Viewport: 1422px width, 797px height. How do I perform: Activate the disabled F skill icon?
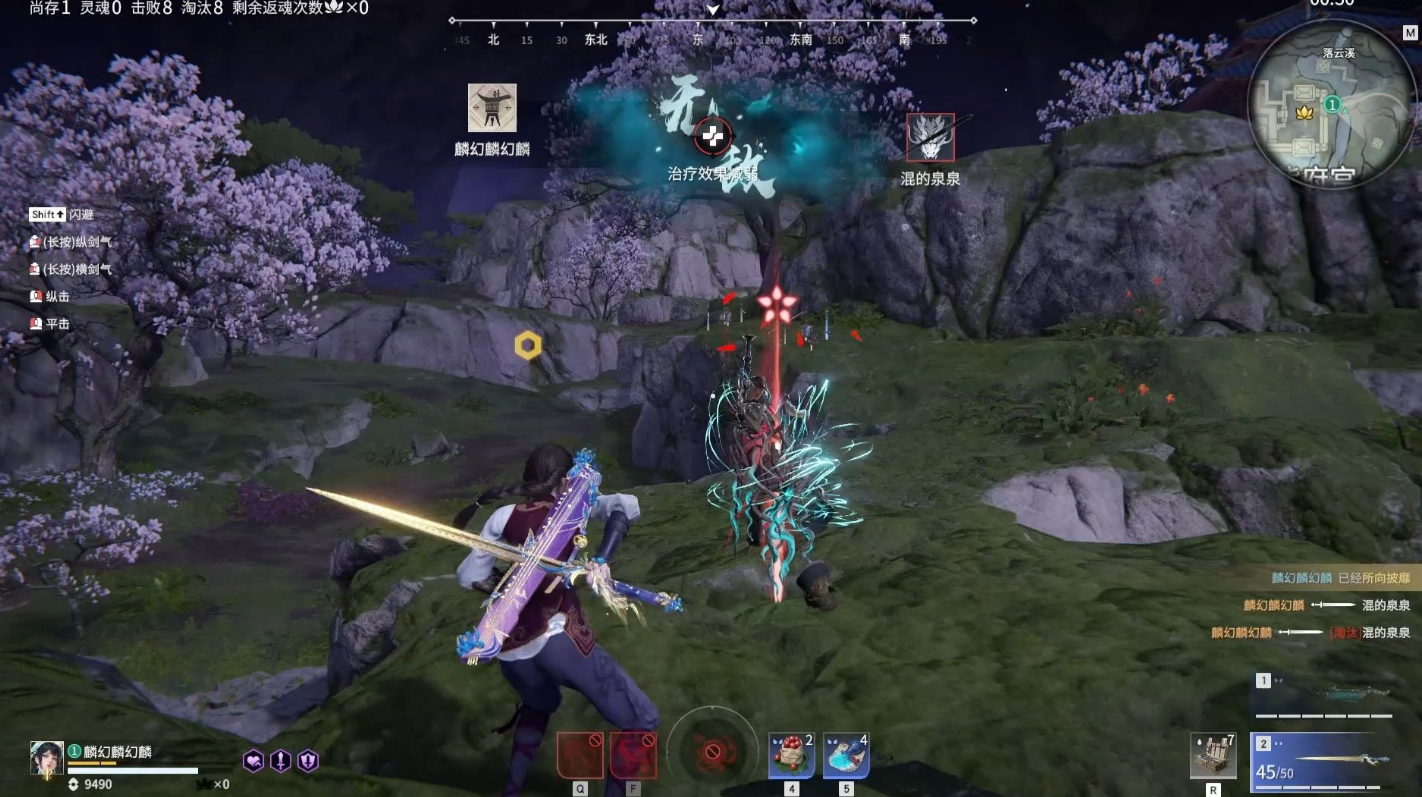tap(633, 755)
